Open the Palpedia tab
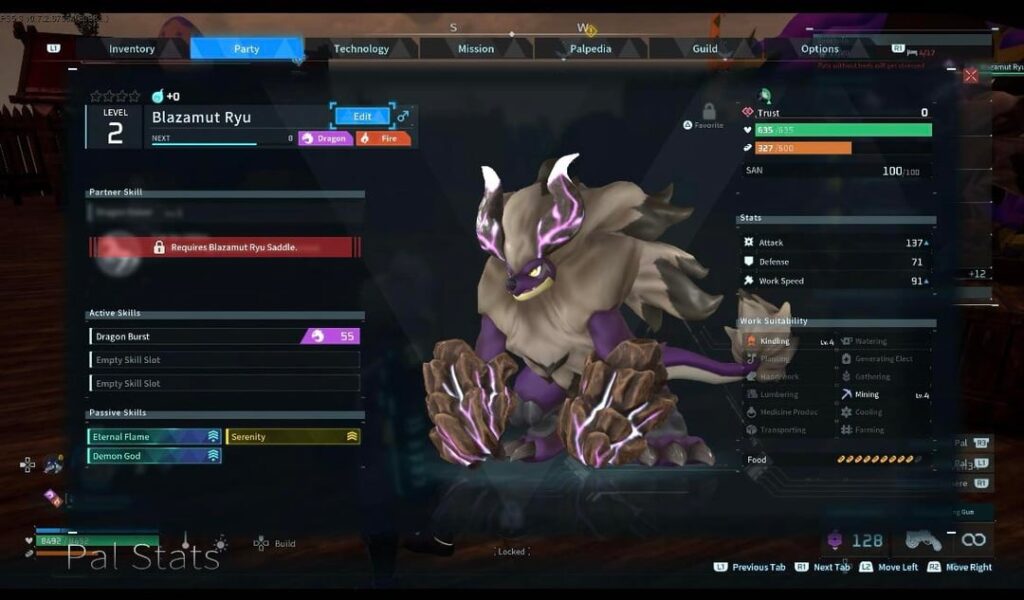 coord(591,49)
